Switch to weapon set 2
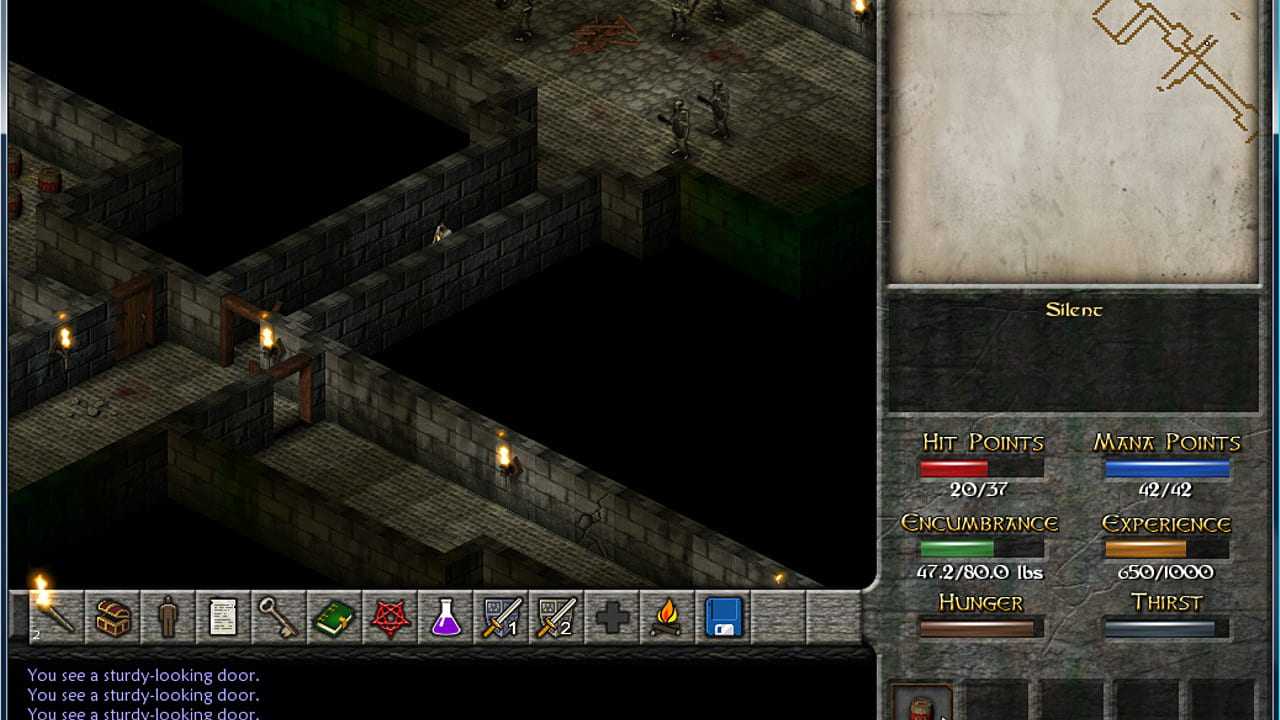This screenshot has height=720, width=1280. (557, 617)
